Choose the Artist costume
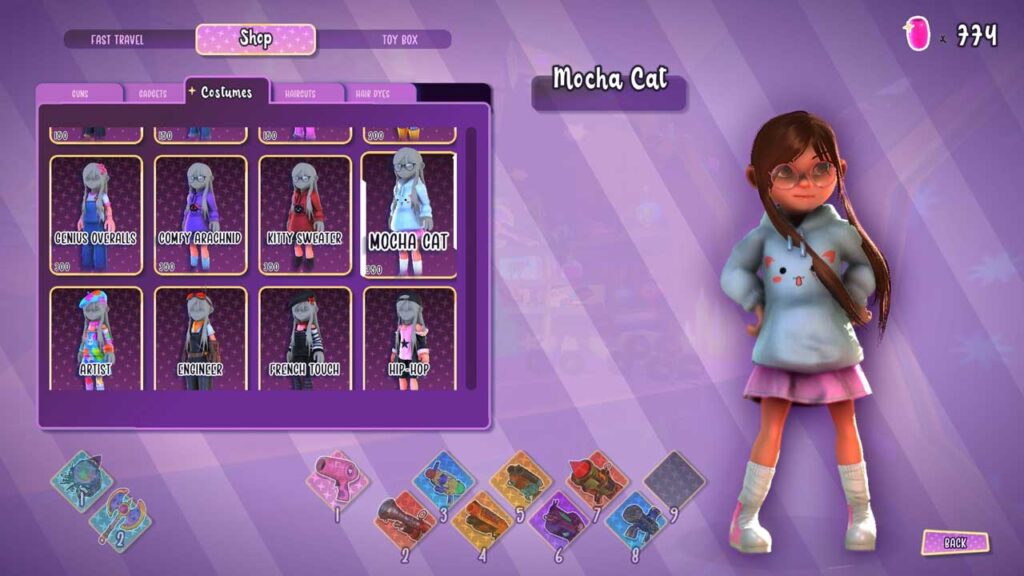This screenshot has height=576, width=1024. (x=96, y=338)
